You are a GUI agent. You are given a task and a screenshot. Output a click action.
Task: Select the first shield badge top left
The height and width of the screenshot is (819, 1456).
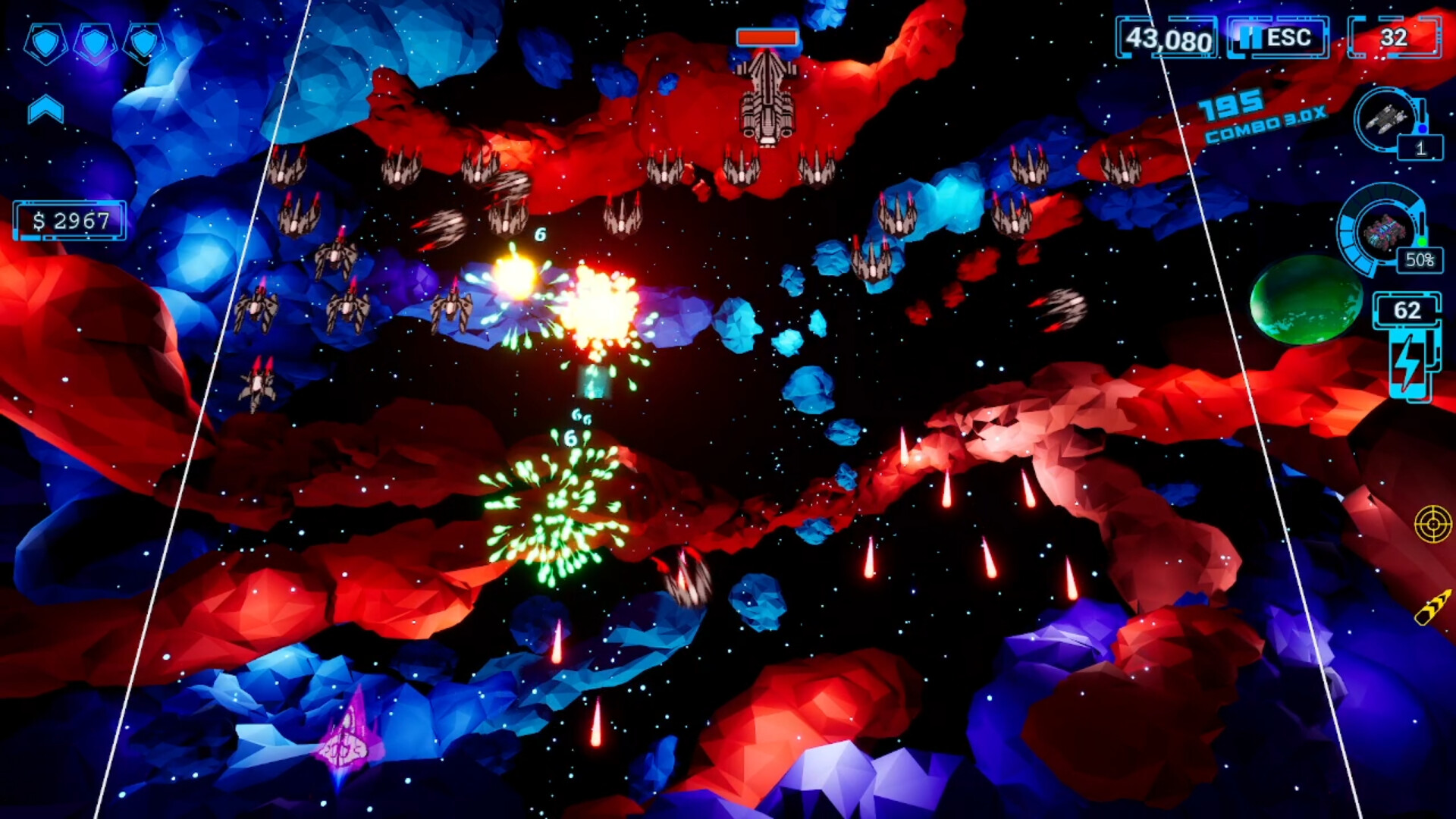pyautogui.click(x=46, y=43)
